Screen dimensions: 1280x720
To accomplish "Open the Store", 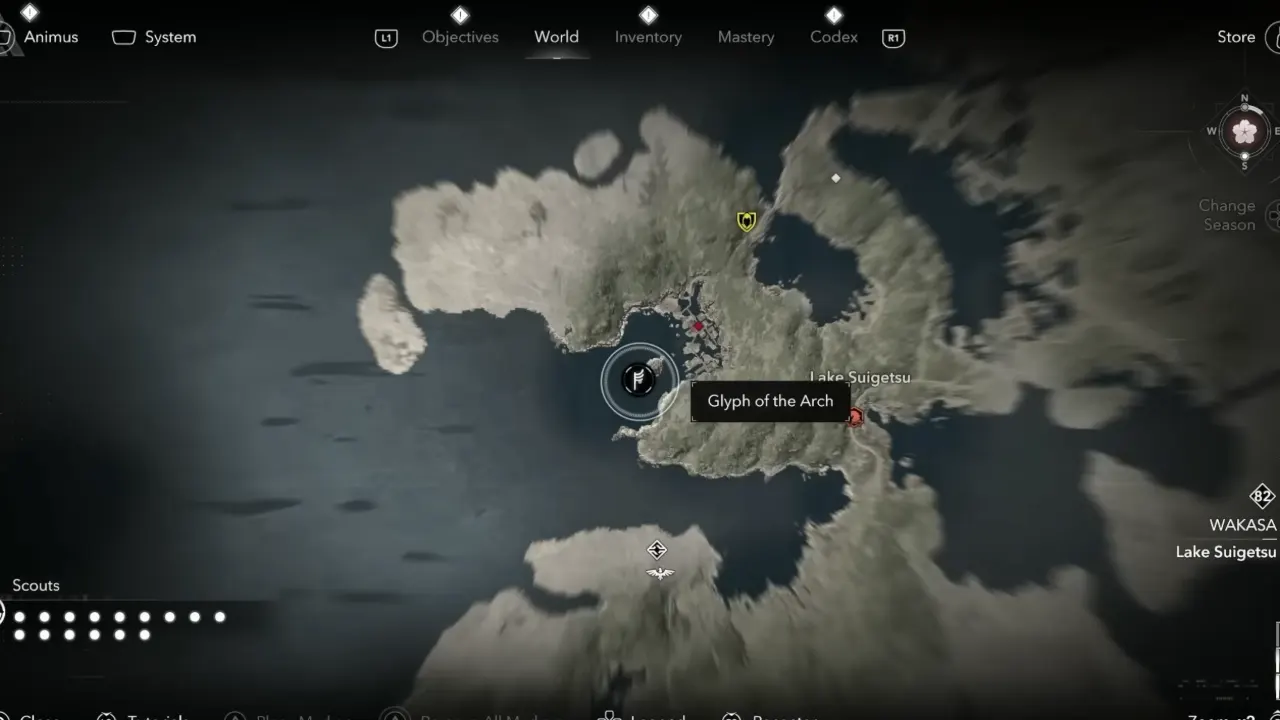I will tap(1236, 37).
